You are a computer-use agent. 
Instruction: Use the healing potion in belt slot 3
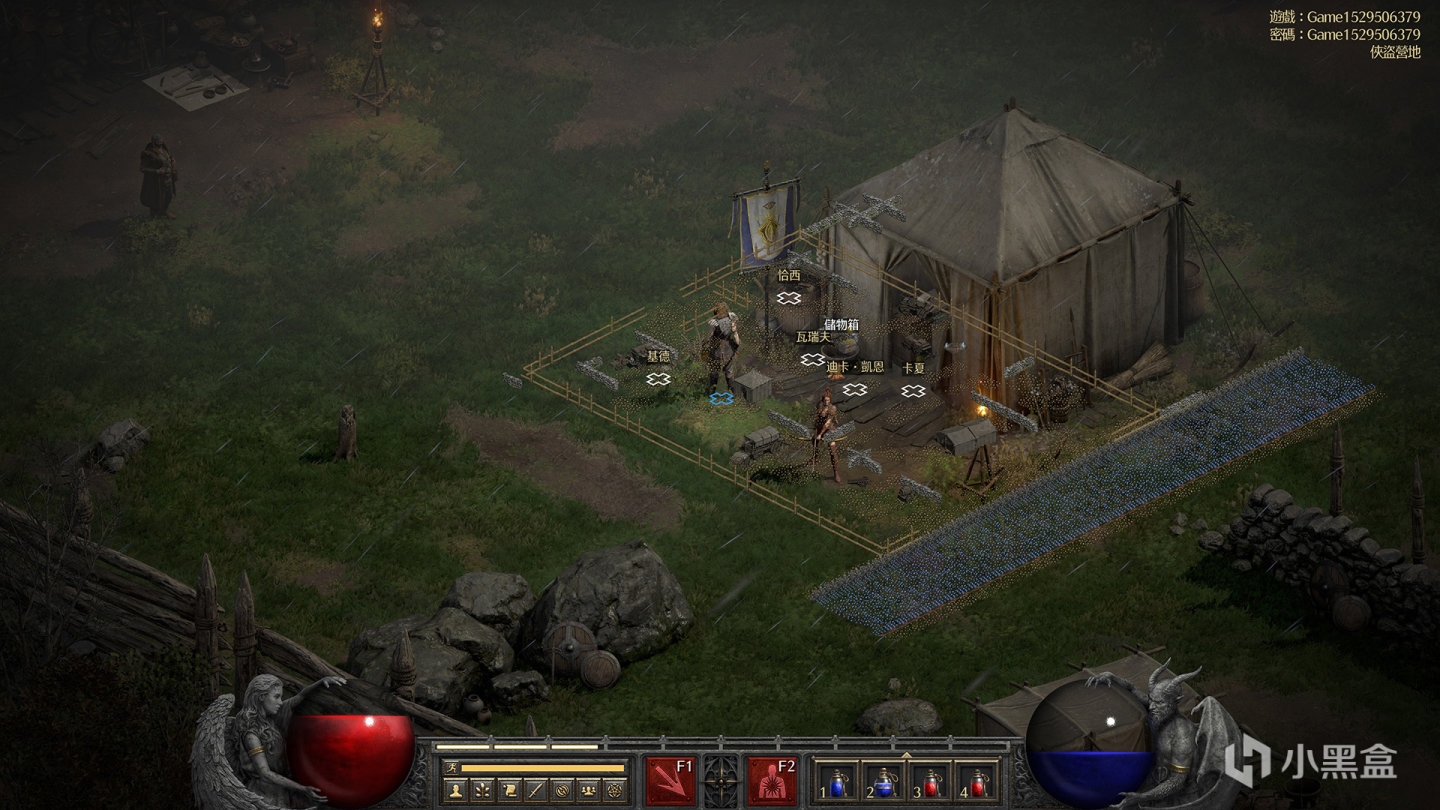tap(931, 783)
